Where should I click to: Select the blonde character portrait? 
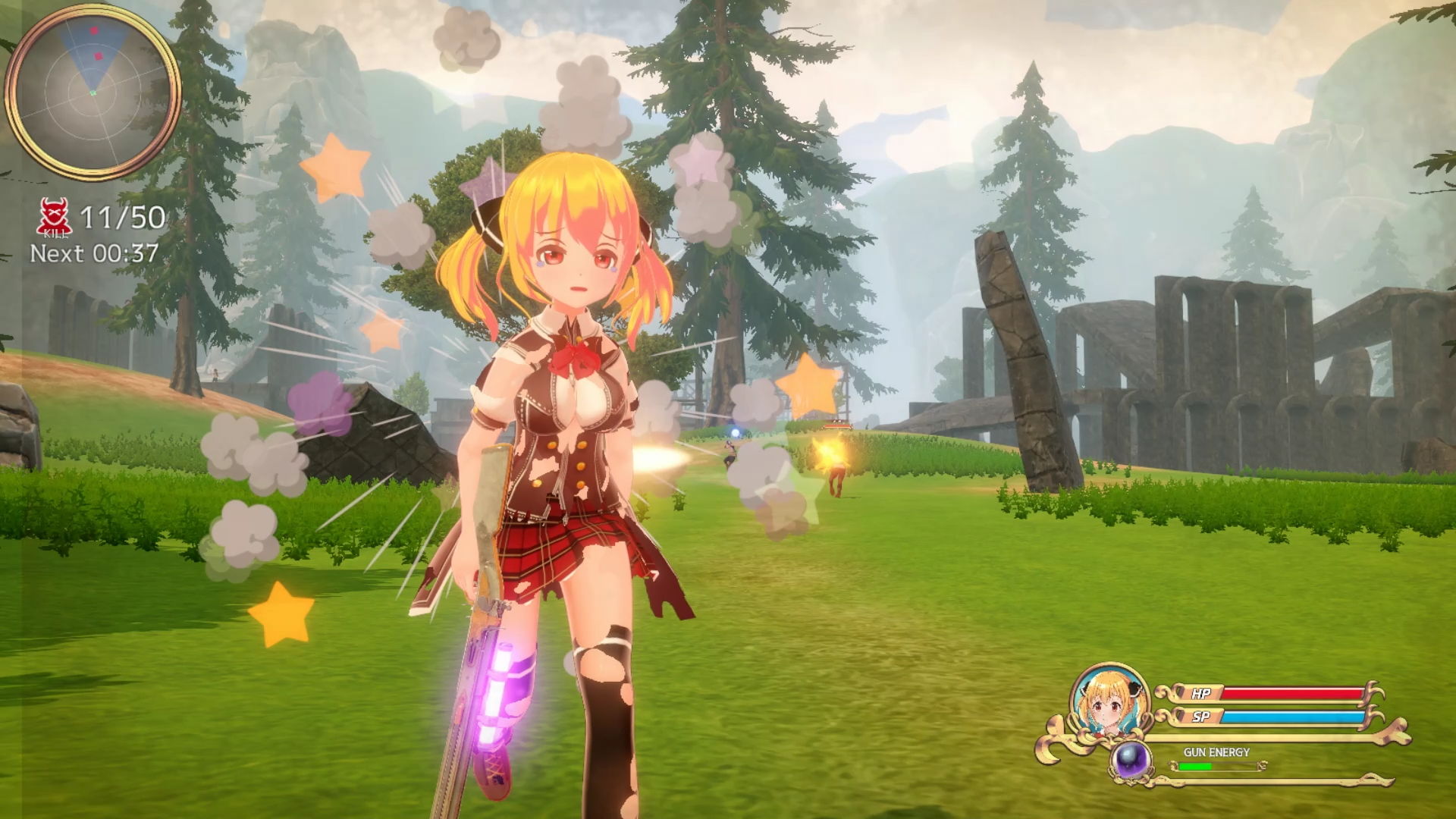1109,702
